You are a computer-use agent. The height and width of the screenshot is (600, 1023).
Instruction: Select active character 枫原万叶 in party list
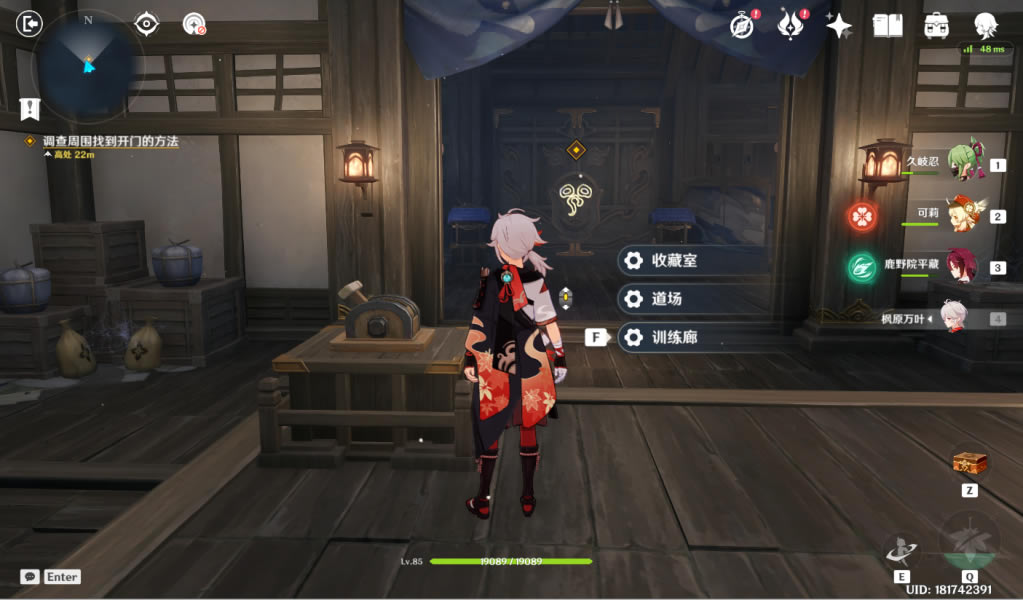955,318
